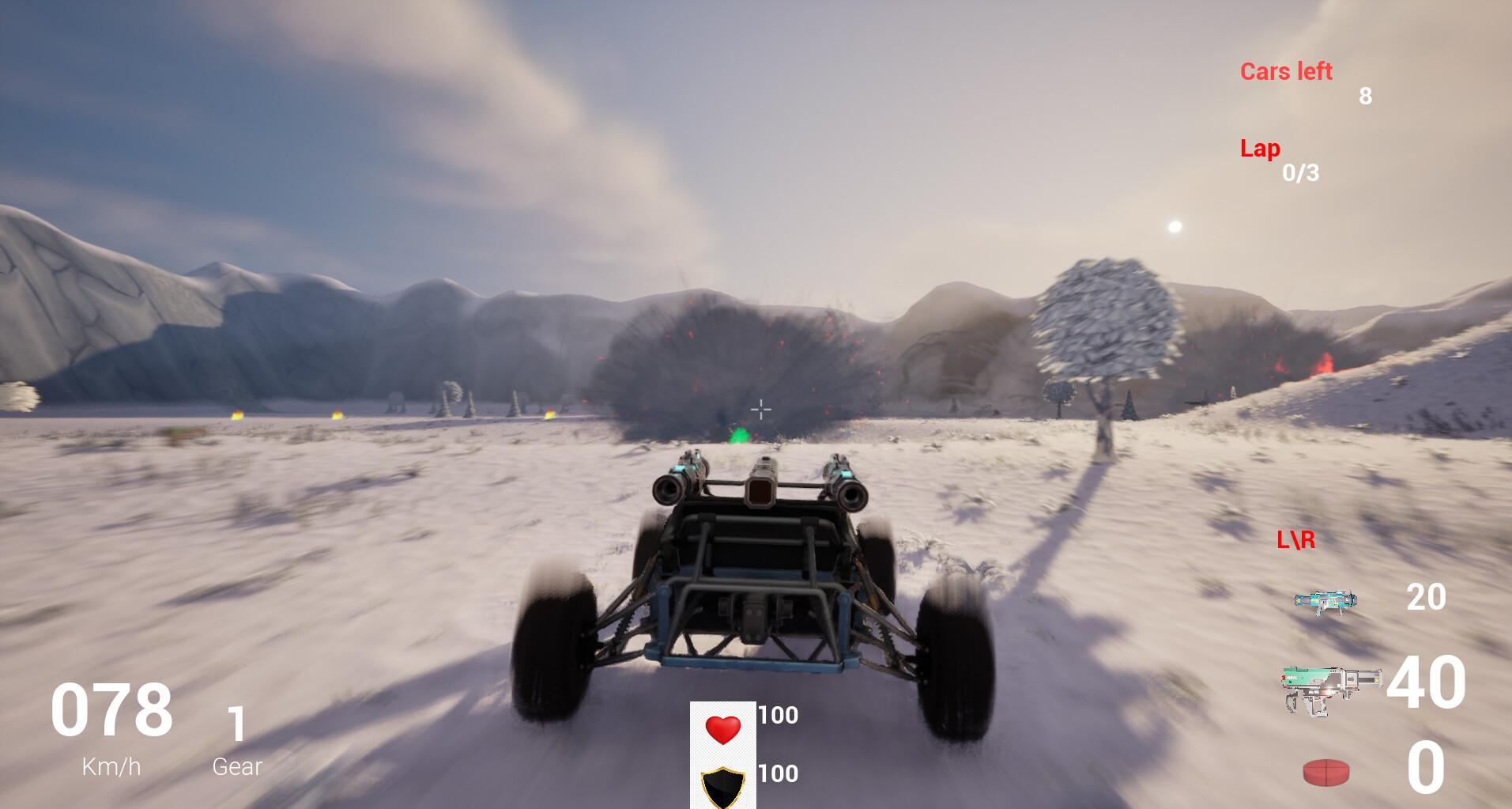Click the white health bar panel background
The width and height of the screenshot is (1512, 809).
click(722, 755)
